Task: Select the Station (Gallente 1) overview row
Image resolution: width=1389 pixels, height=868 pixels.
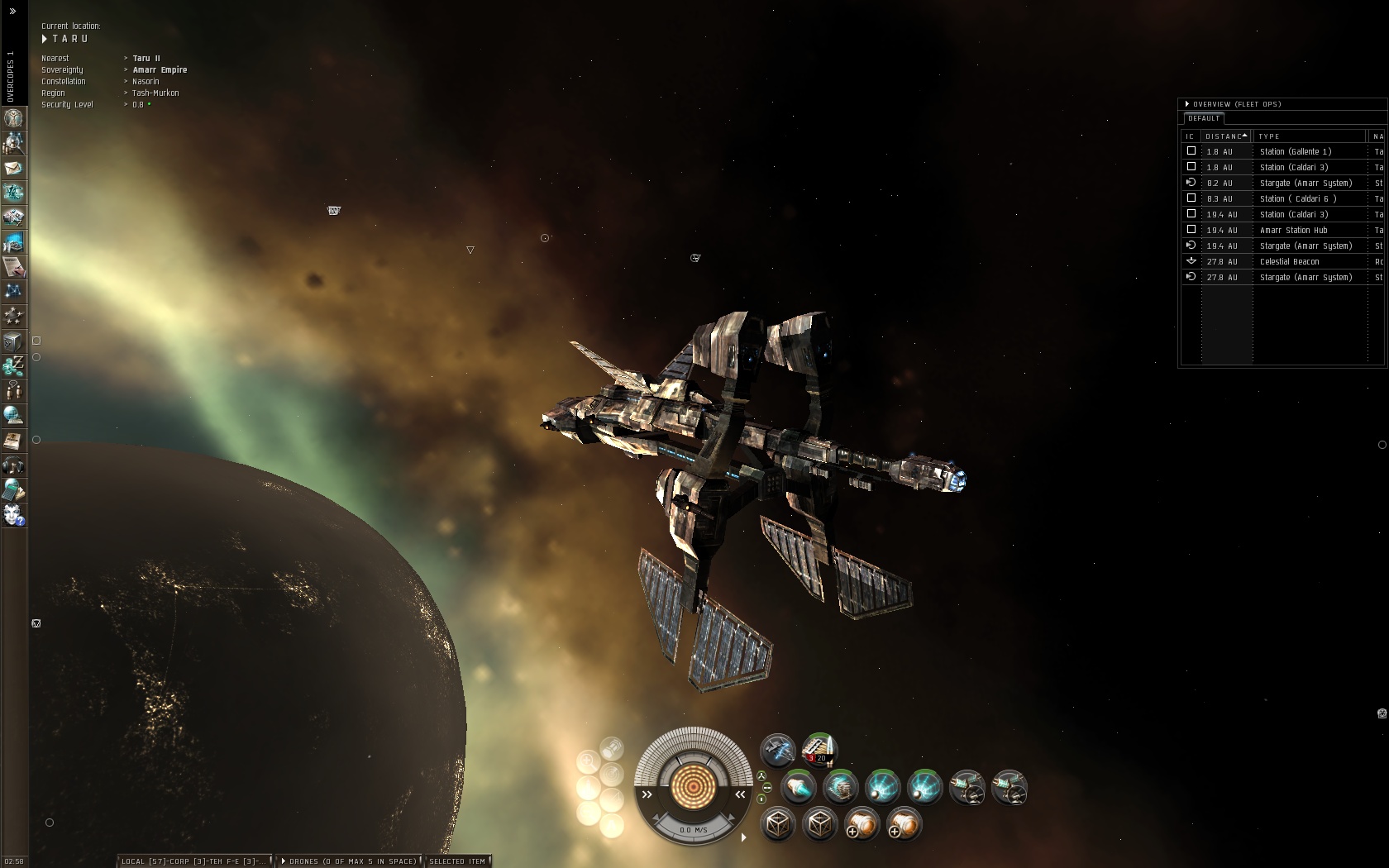Action: [1295, 152]
